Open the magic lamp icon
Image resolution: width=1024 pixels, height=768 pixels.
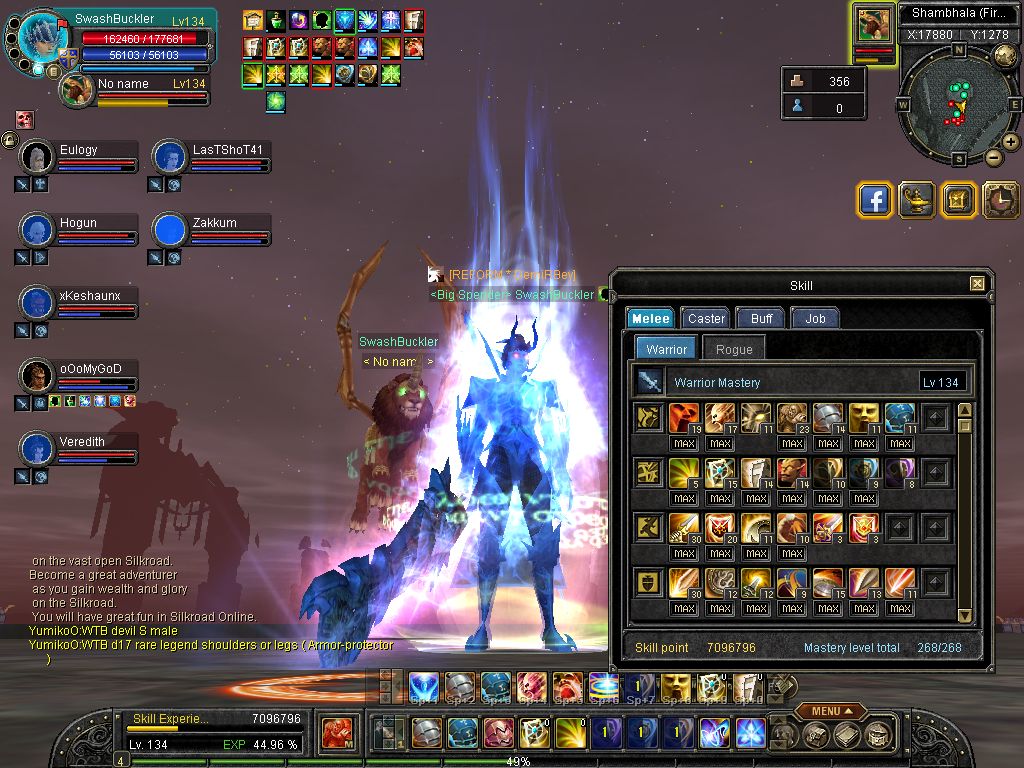[917, 200]
